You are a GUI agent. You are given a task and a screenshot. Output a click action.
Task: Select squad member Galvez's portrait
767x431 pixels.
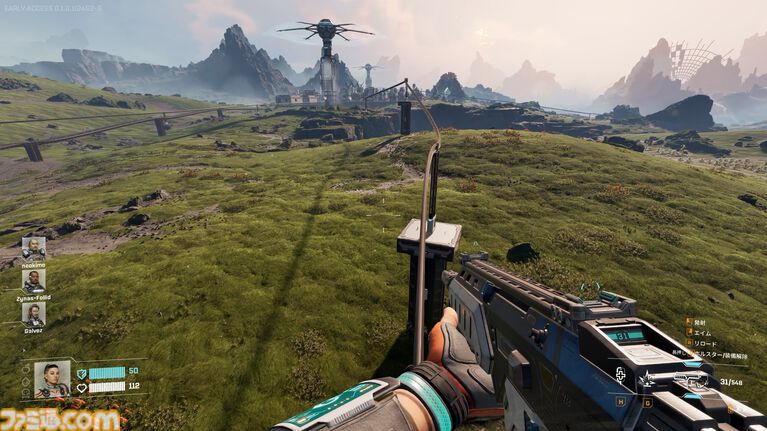pos(34,314)
